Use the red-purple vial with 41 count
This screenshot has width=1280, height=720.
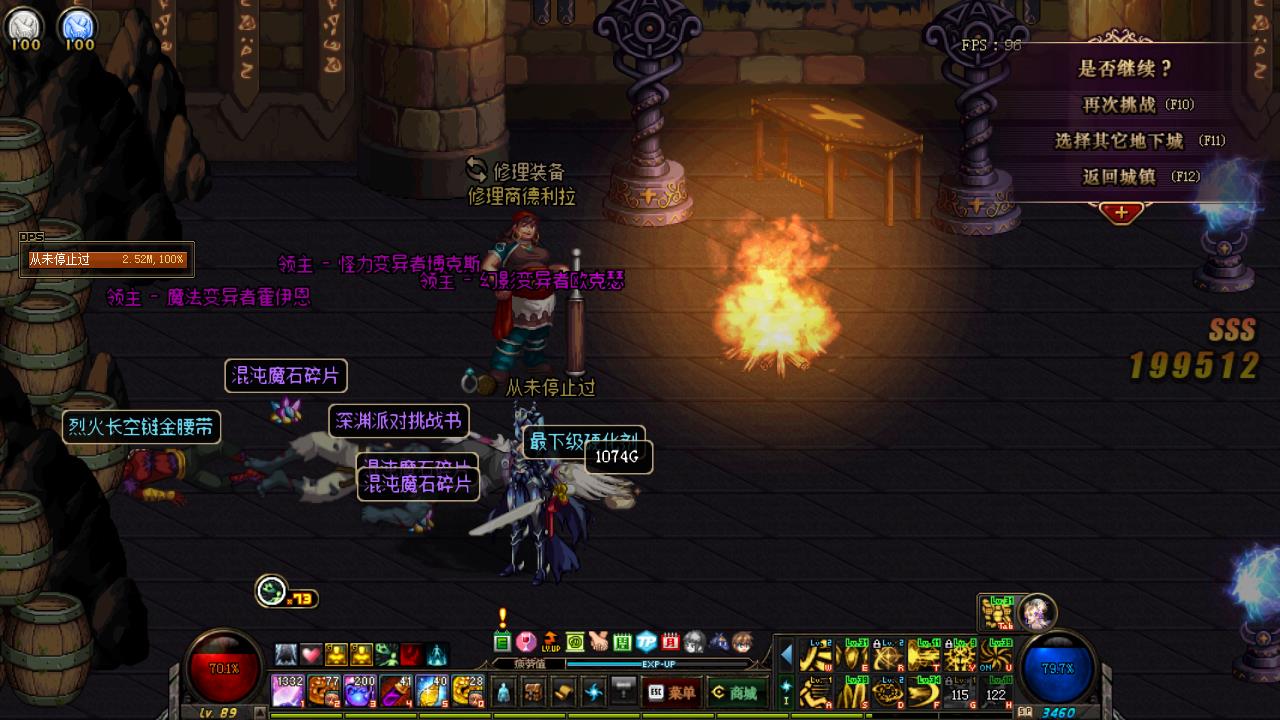pos(395,691)
